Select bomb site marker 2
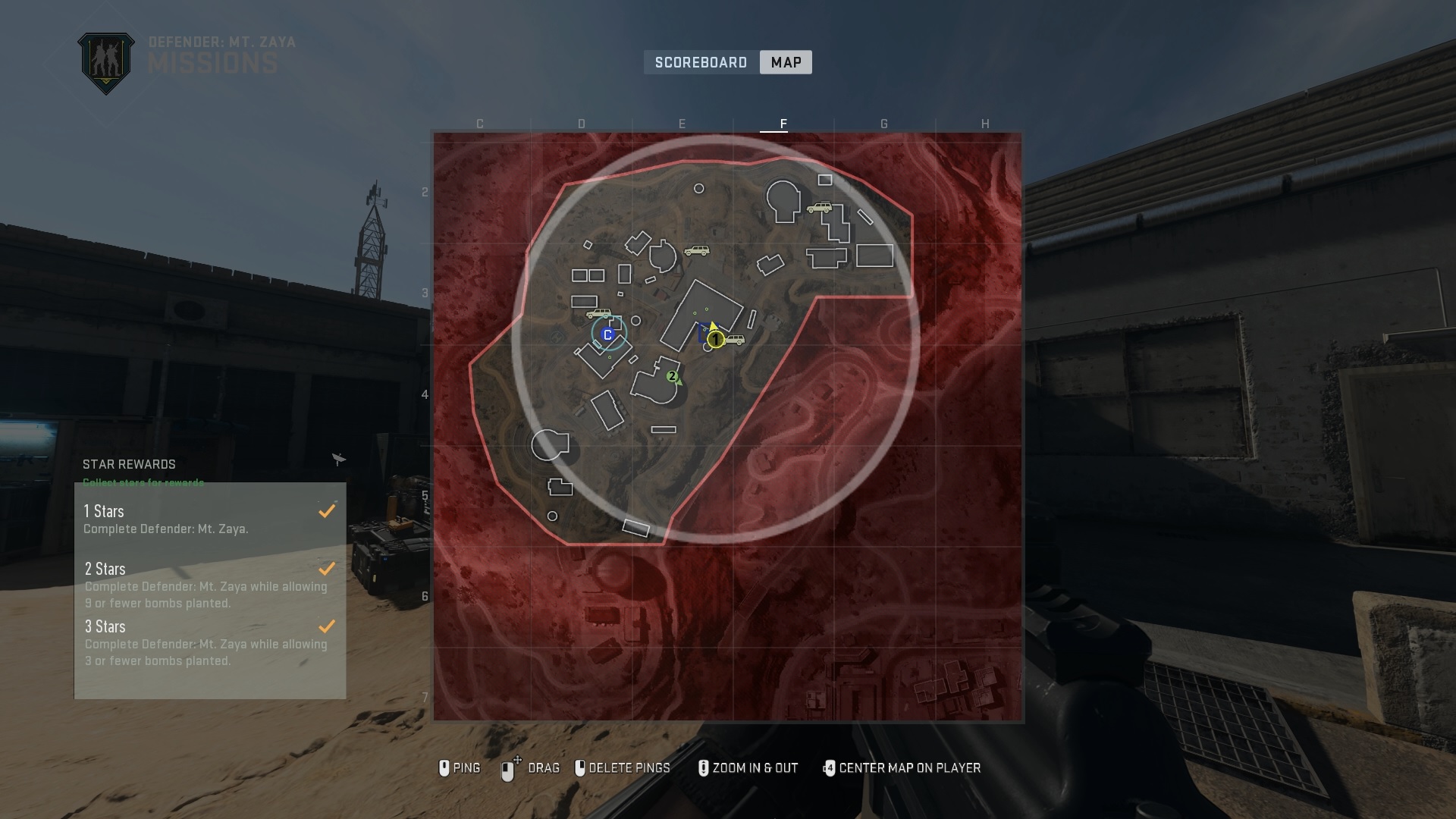1456x819 pixels. pos(671,375)
